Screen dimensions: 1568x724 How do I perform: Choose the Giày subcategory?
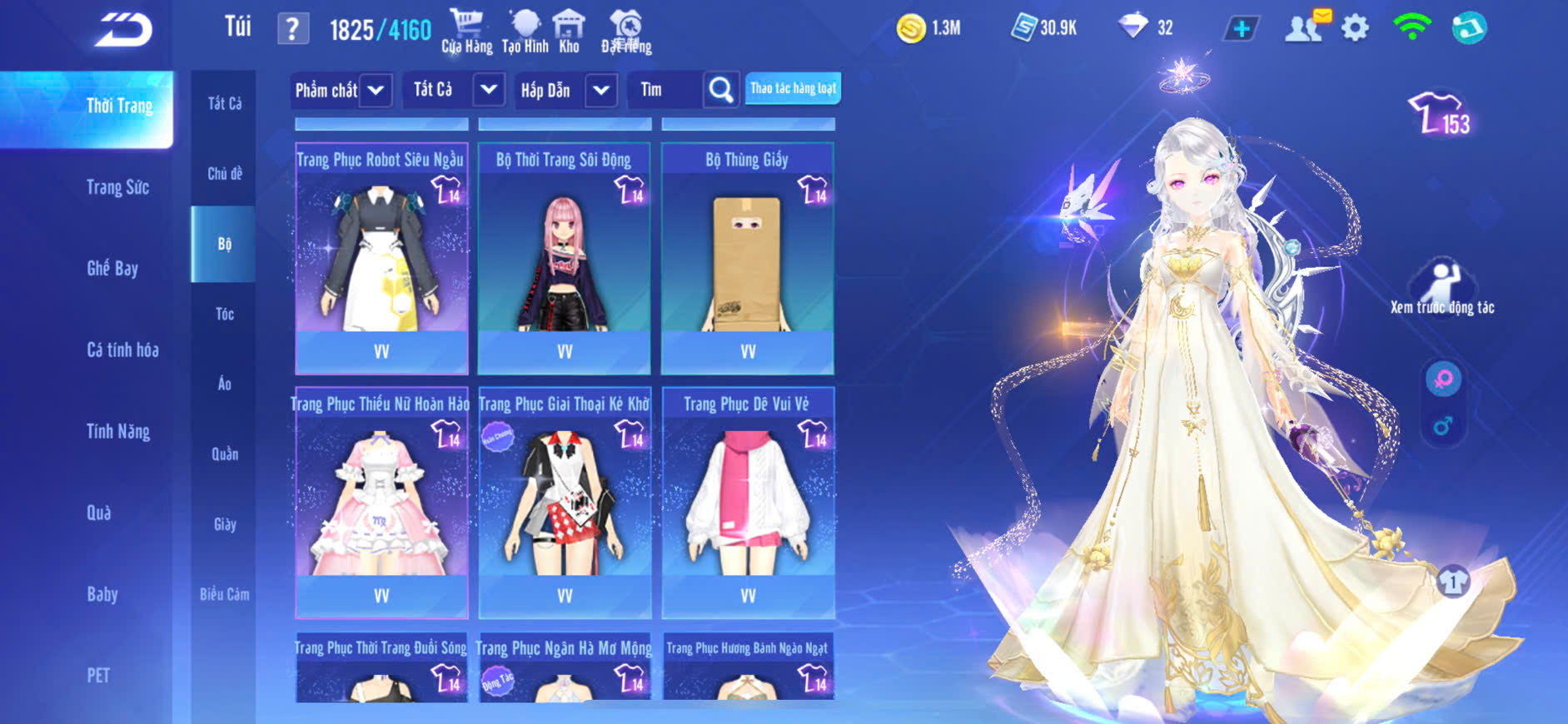pyautogui.click(x=225, y=524)
